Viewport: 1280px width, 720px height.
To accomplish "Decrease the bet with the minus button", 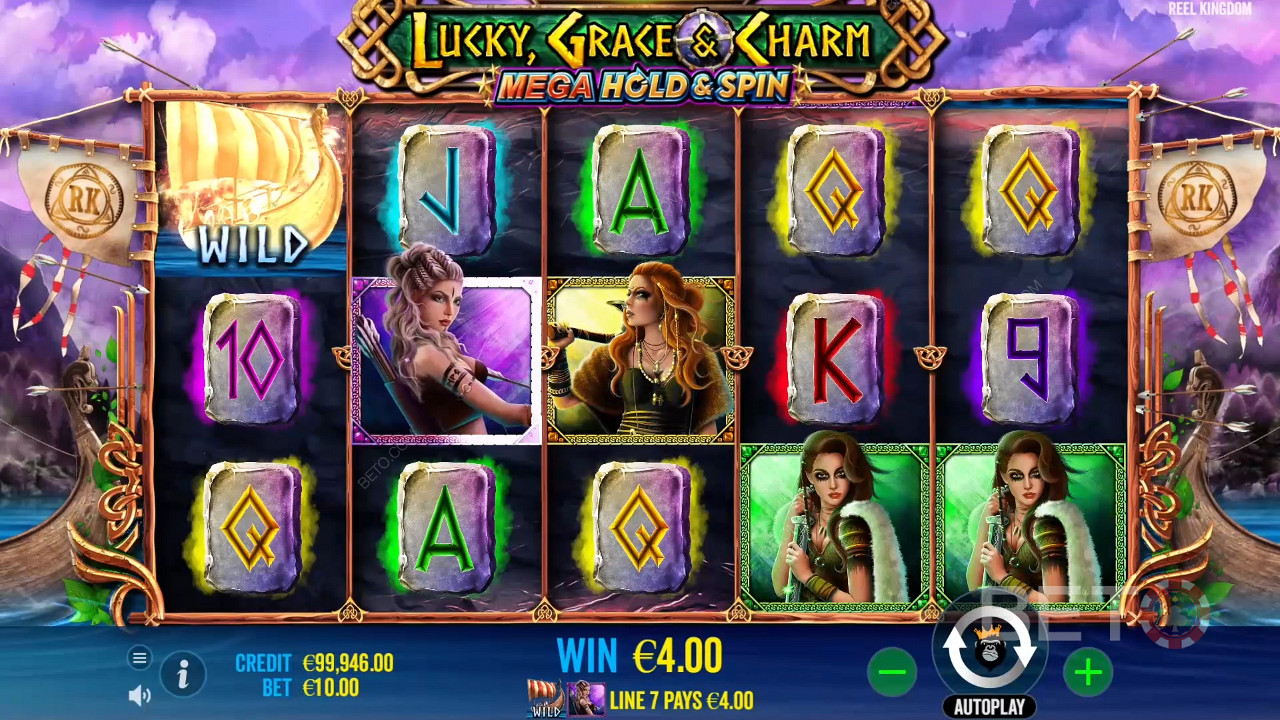I will (x=891, y=673).
